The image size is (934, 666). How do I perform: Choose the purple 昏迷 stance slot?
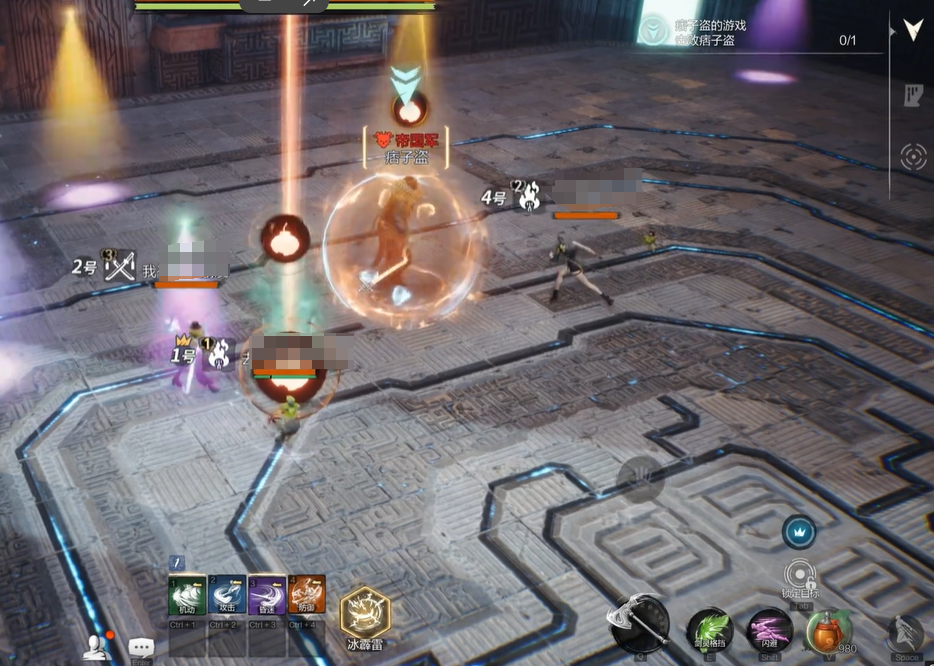(x=267, y=596)
